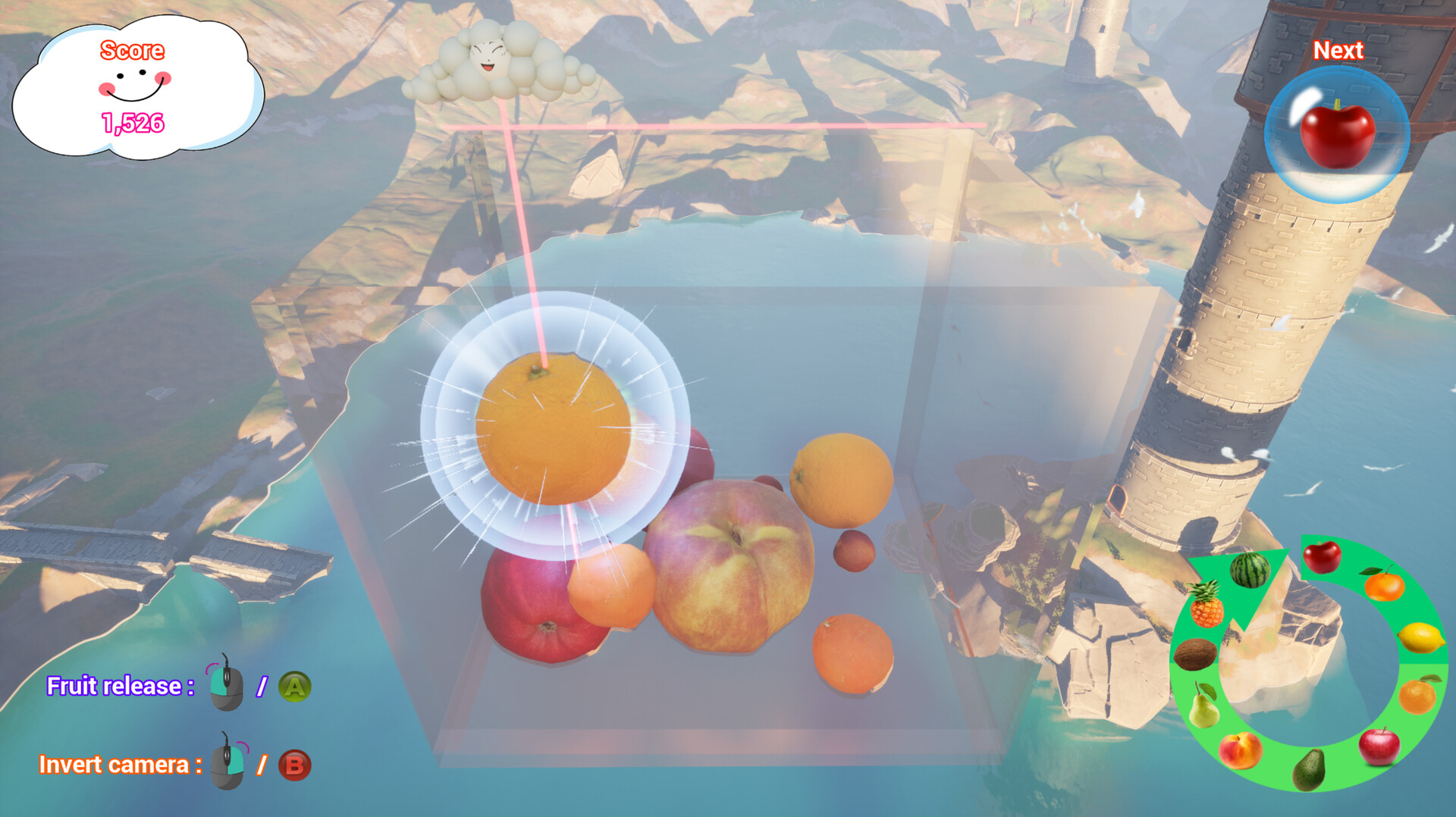Select the tangerine icon near the cherry
This screenshot has height=817, width=1456.
[x=1385, y=586]
